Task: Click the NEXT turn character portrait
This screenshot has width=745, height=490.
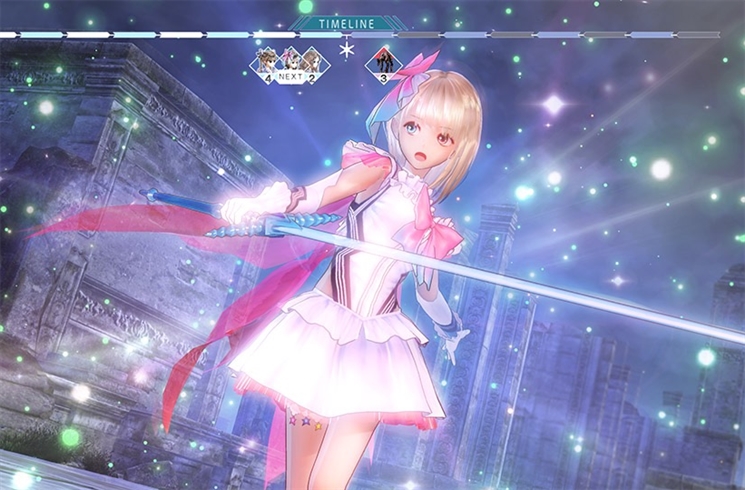Action: click(x=289, y=61)
